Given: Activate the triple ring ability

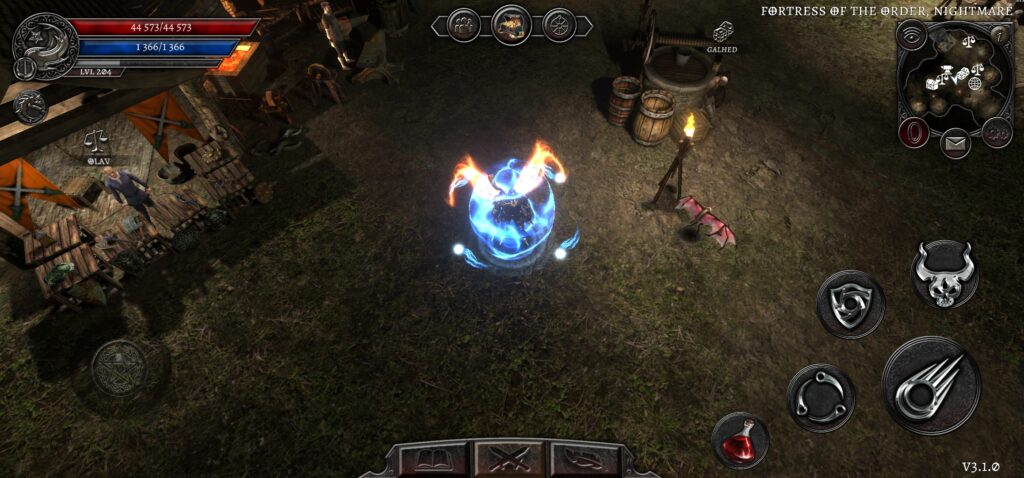Looking at the screenshot, I should coord(820,397).
